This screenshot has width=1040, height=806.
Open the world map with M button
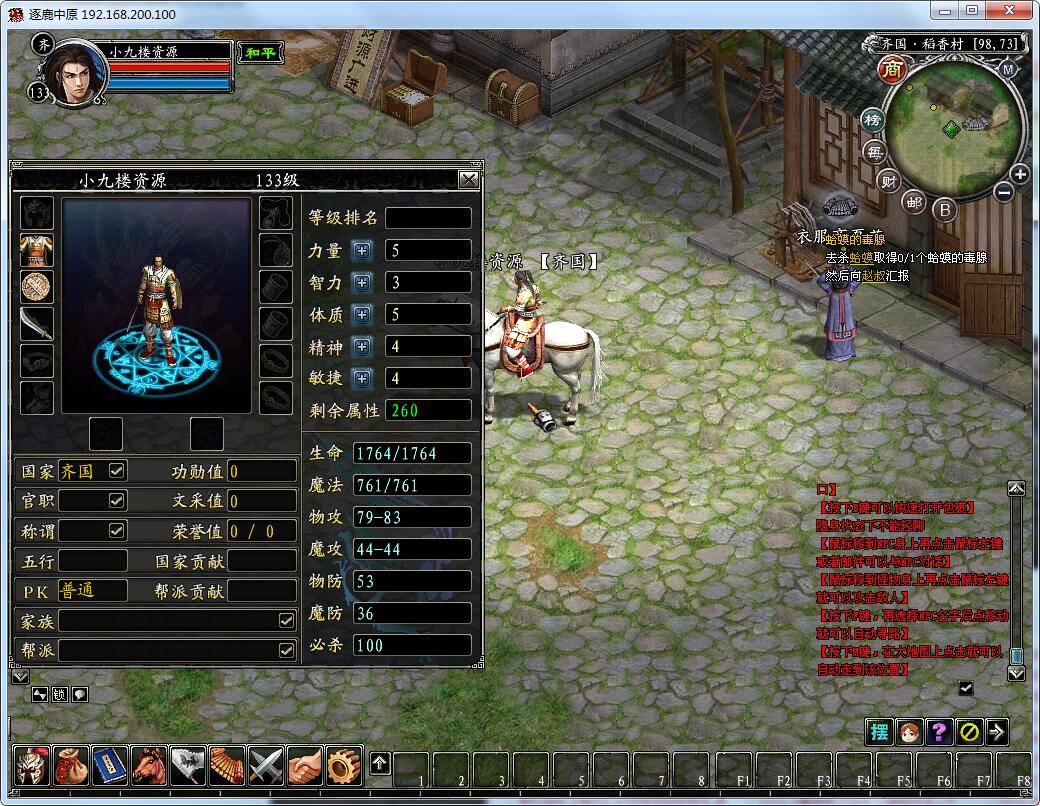click(1008, 69)
